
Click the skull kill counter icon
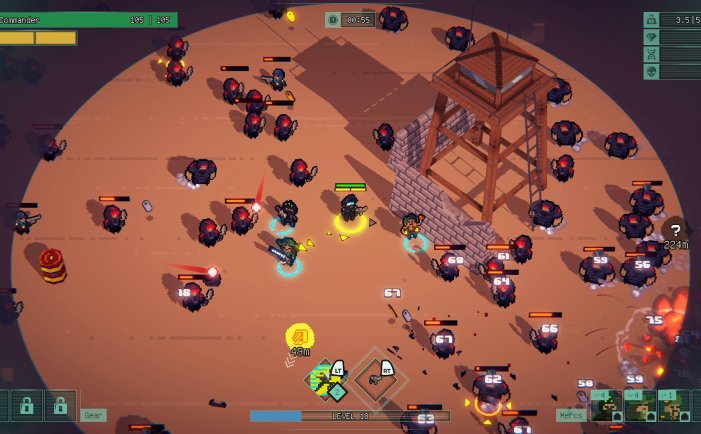[x=651, y=72]
